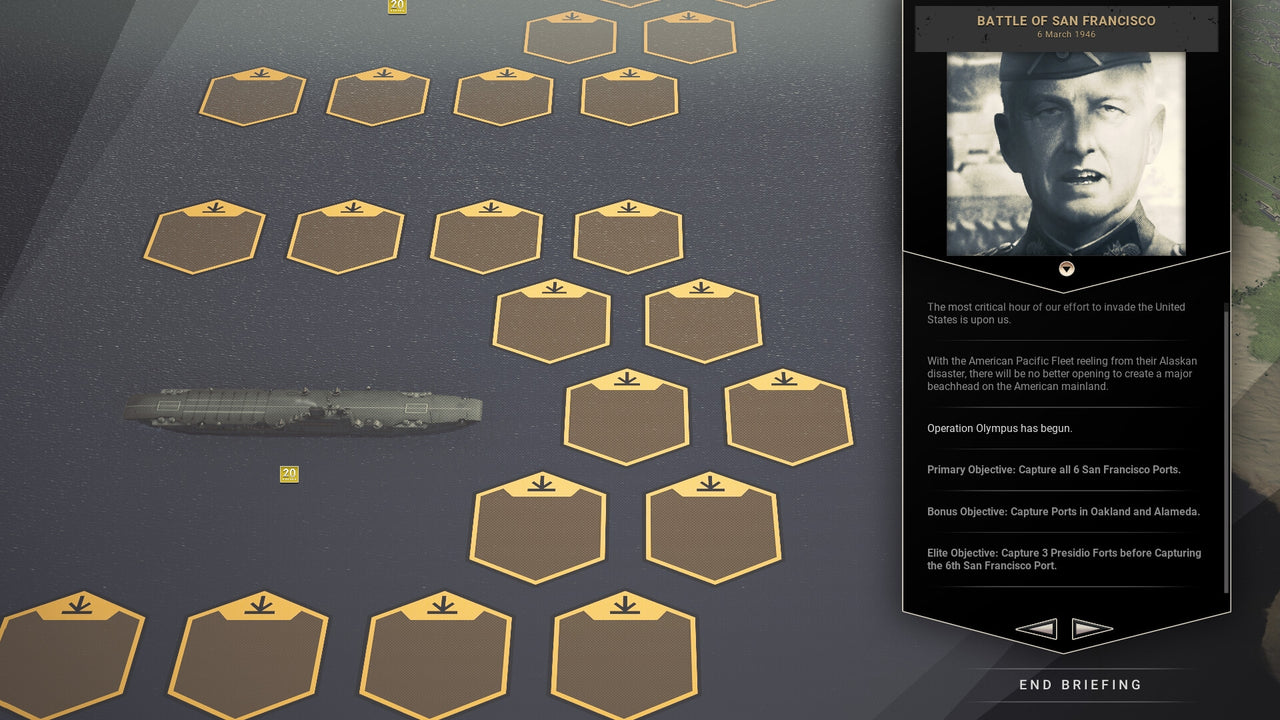
Task: Click the 20-strength badge at screen top
Action: (x=396, y=7)
